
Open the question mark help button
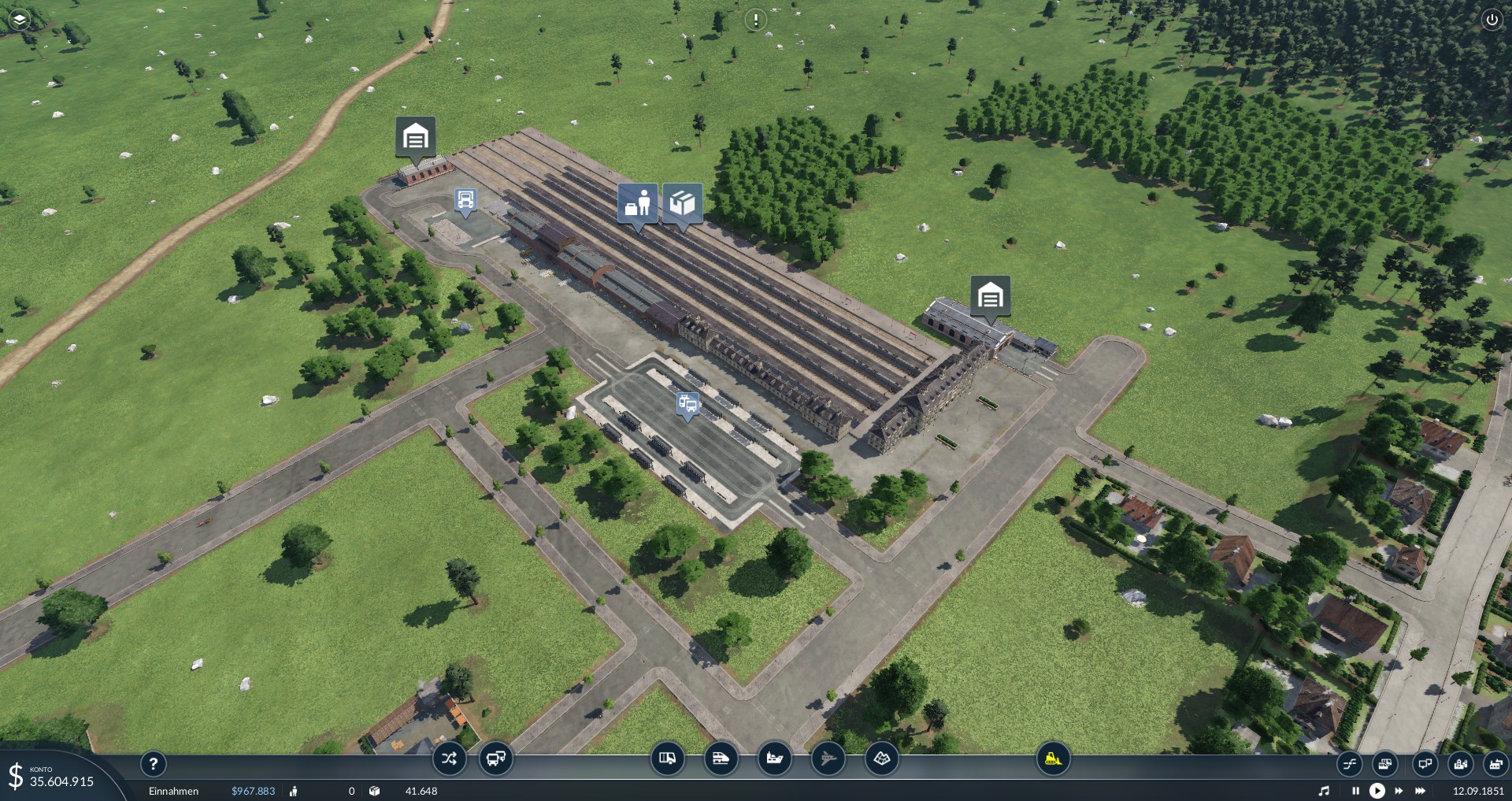(x=154, y=763)
